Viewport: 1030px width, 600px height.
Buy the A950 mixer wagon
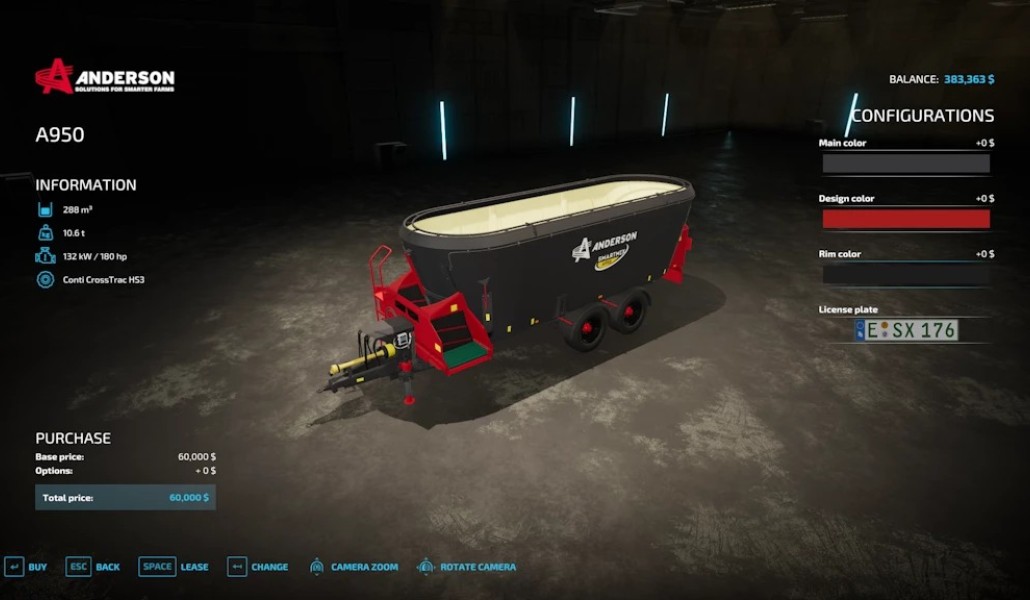pos(26,567)
